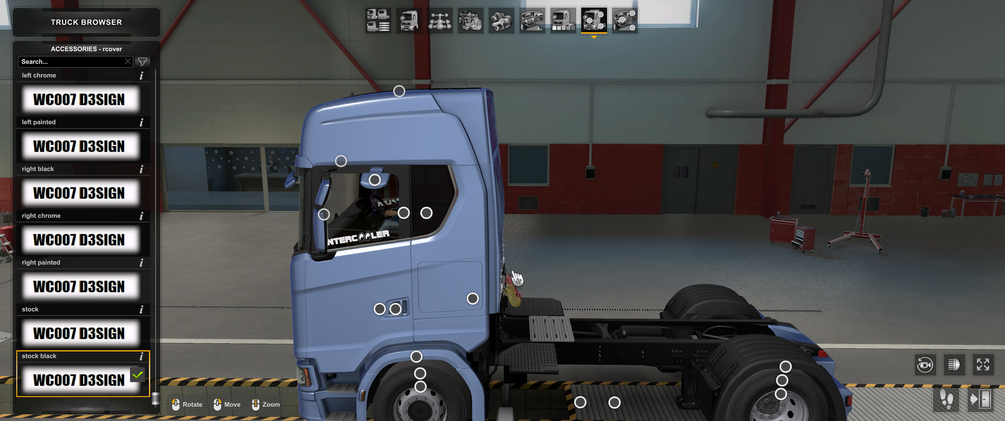
Task: Select the "left chrome" accessory option
Action: click(x=79, y=99)
